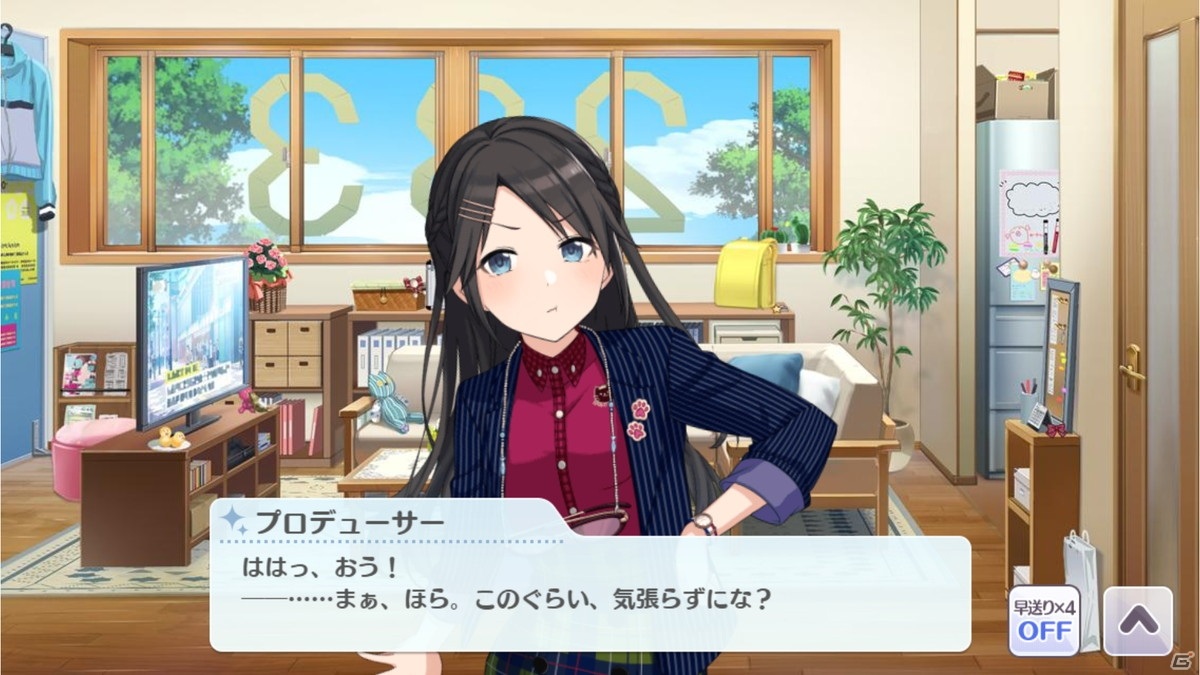Hide the dialogue with the up-arrow button
The image size is (1200, 675).
pyautogui.click(x=1137, y=621)
